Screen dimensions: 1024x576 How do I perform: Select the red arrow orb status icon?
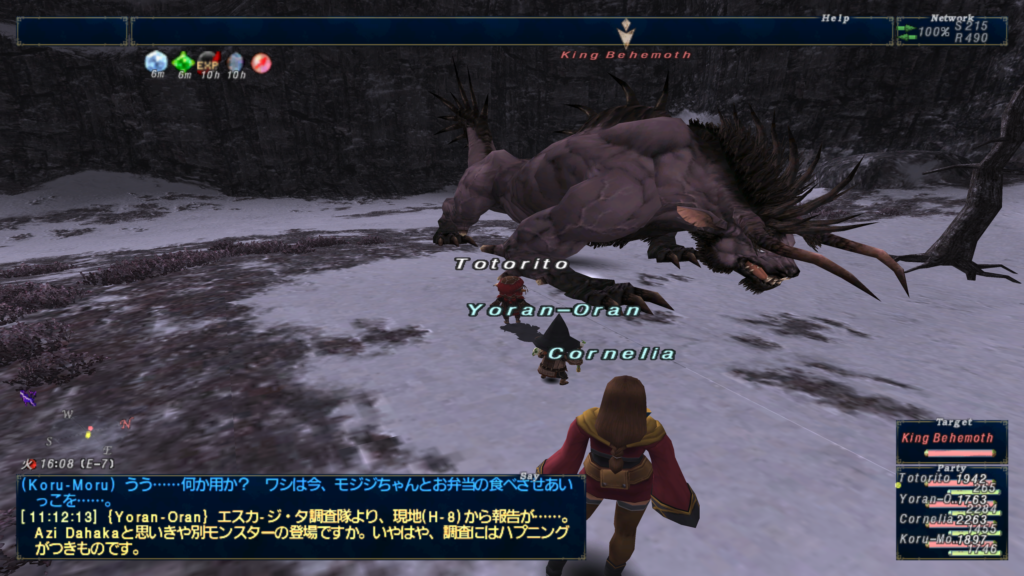[x=261, y=62]
